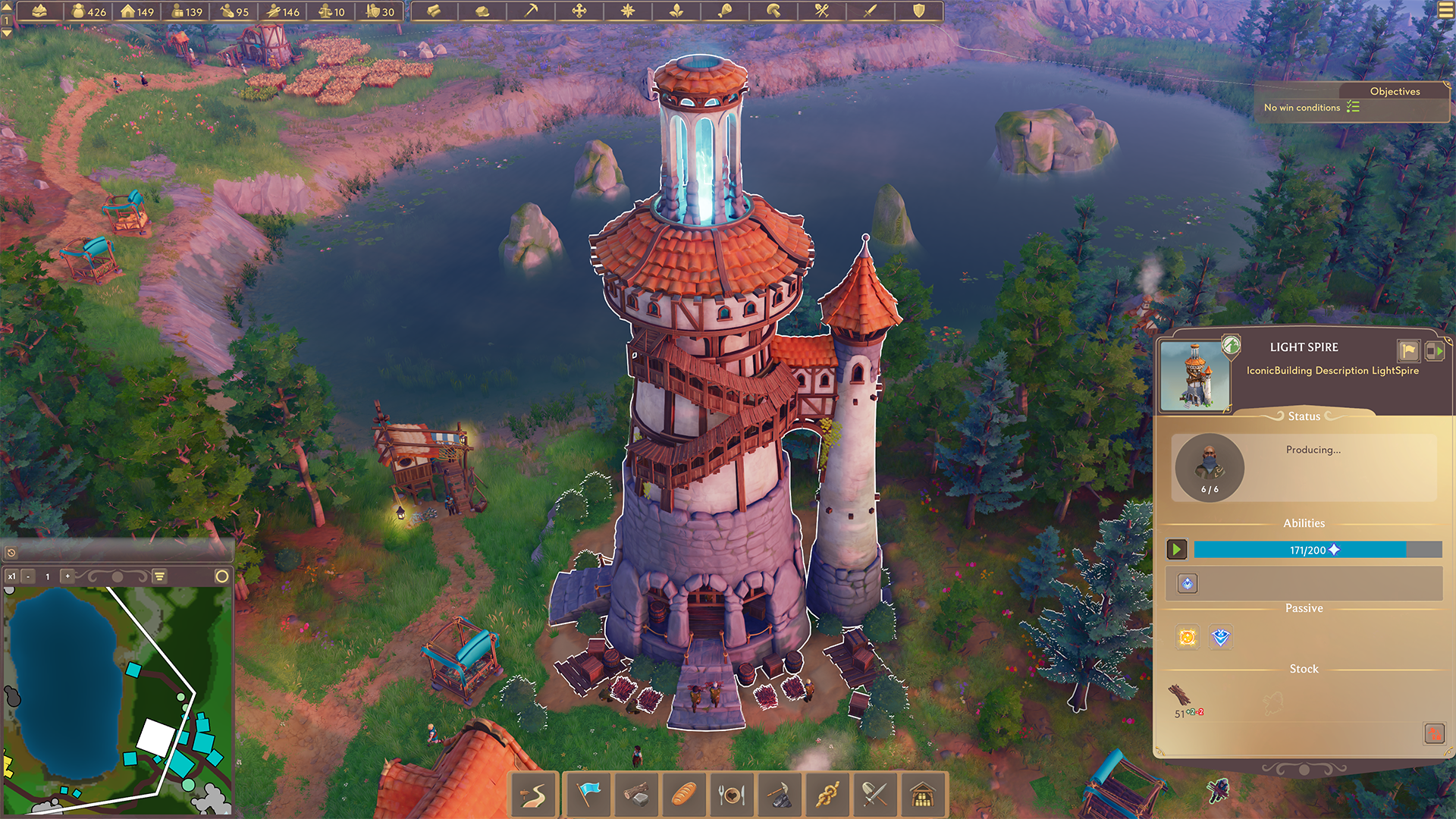Open the minimap filter list
This screenshot has height=819, width=1456.
coord(160,576)
